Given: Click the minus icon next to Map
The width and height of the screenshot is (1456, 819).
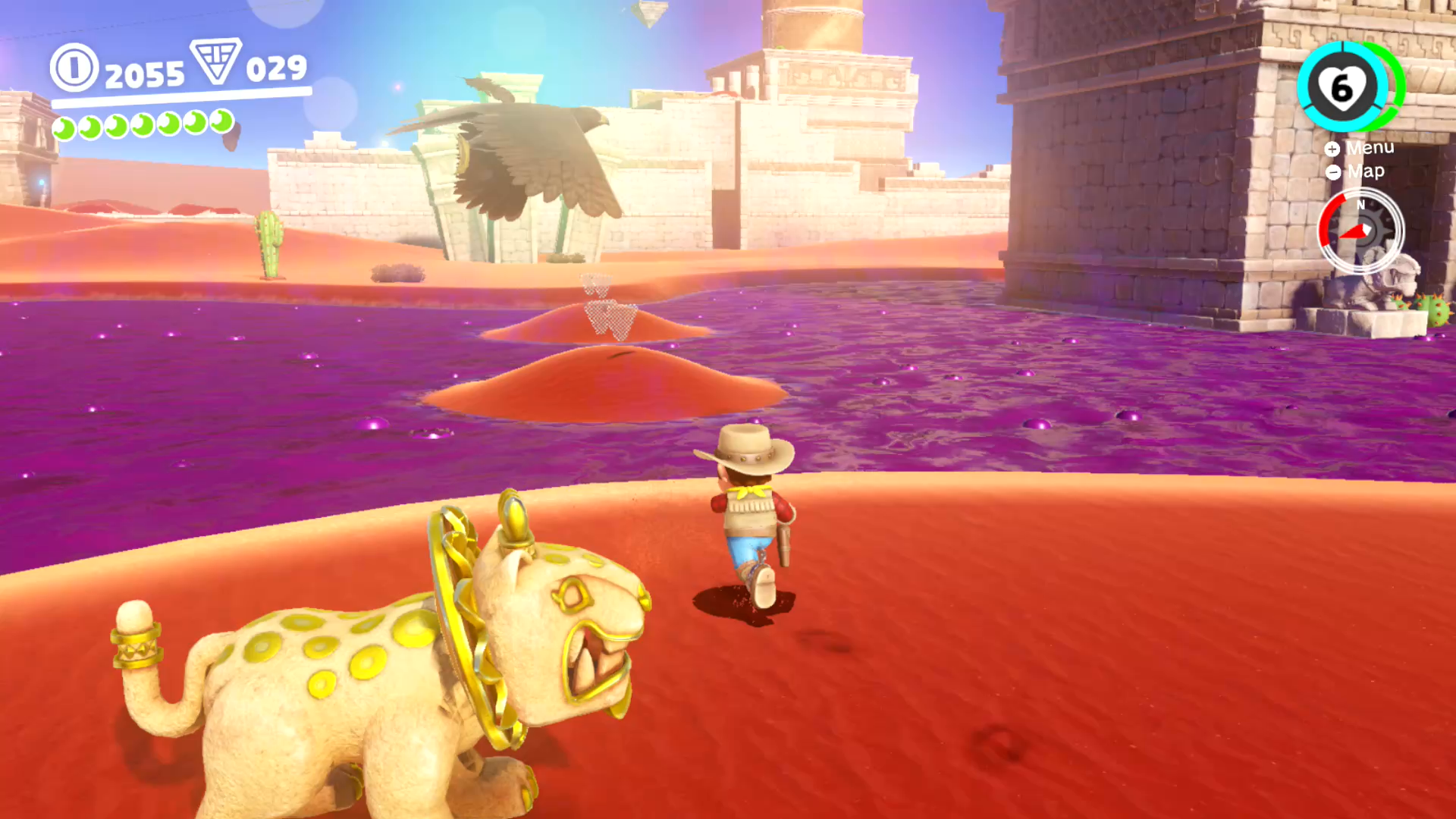Looking at the screenshot, I should 1332,173.
